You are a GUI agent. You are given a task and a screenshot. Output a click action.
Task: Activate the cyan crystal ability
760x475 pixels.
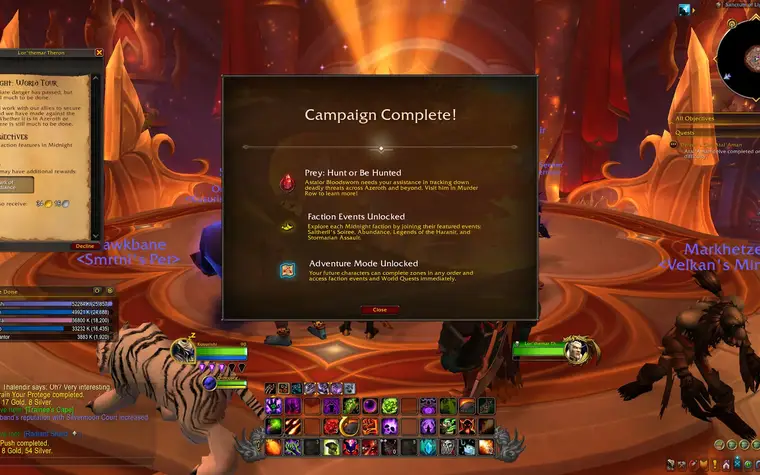[x=430, y=446]
